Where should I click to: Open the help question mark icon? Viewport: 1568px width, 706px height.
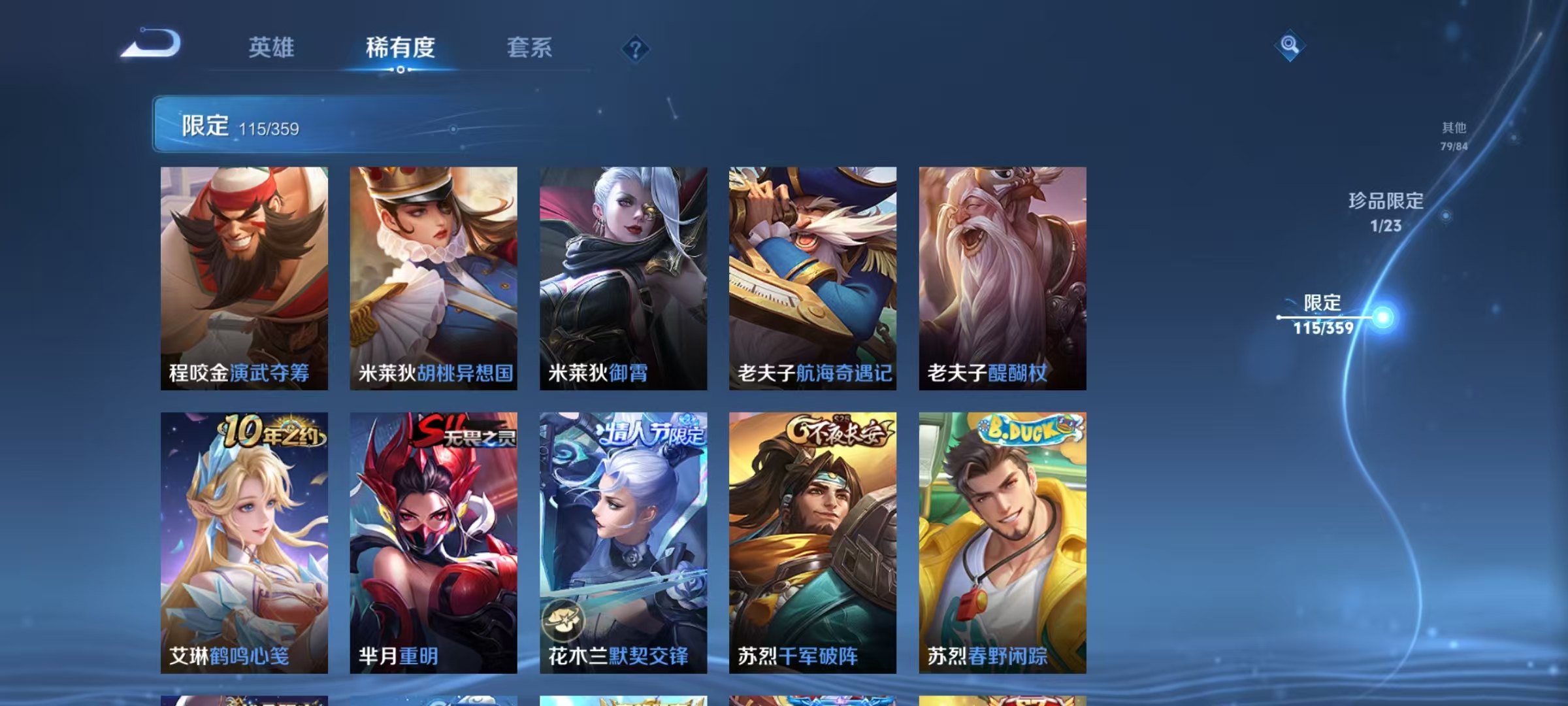pyautogui.click(x=635, y=49)
